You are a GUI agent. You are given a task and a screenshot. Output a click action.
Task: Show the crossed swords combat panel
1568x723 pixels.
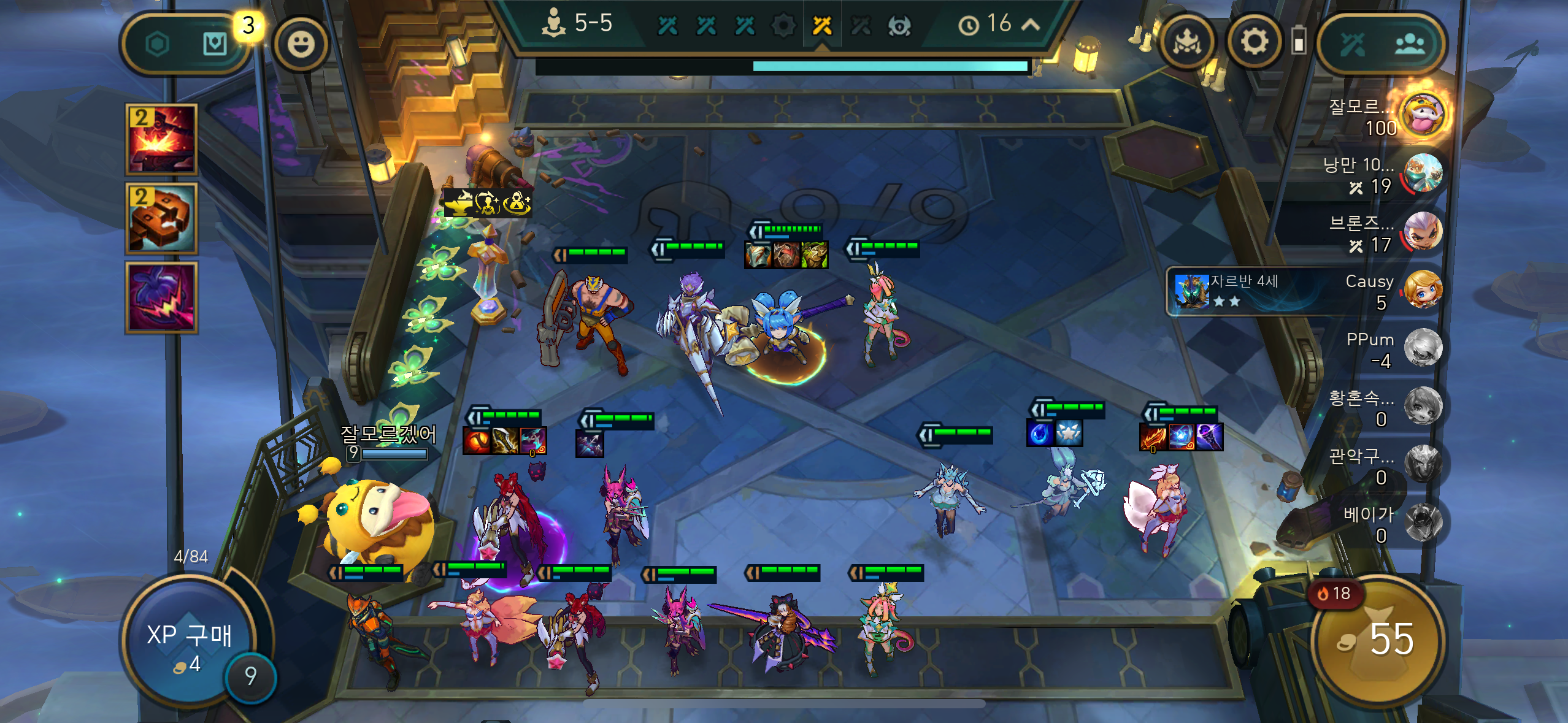(1352, 44)
